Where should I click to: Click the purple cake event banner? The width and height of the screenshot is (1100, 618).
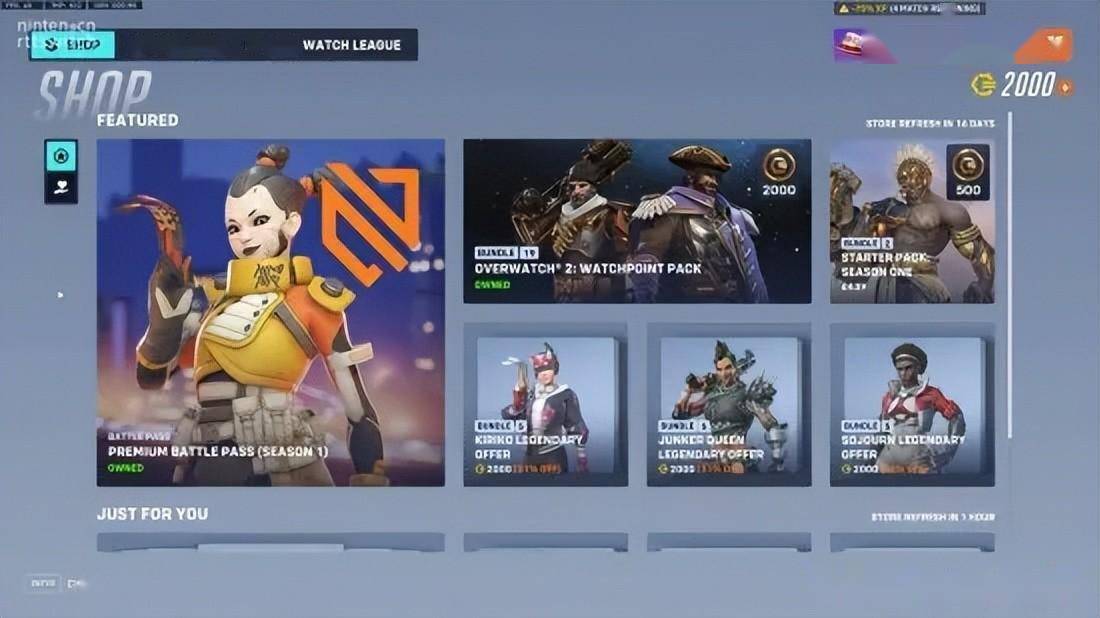(864, 46)
